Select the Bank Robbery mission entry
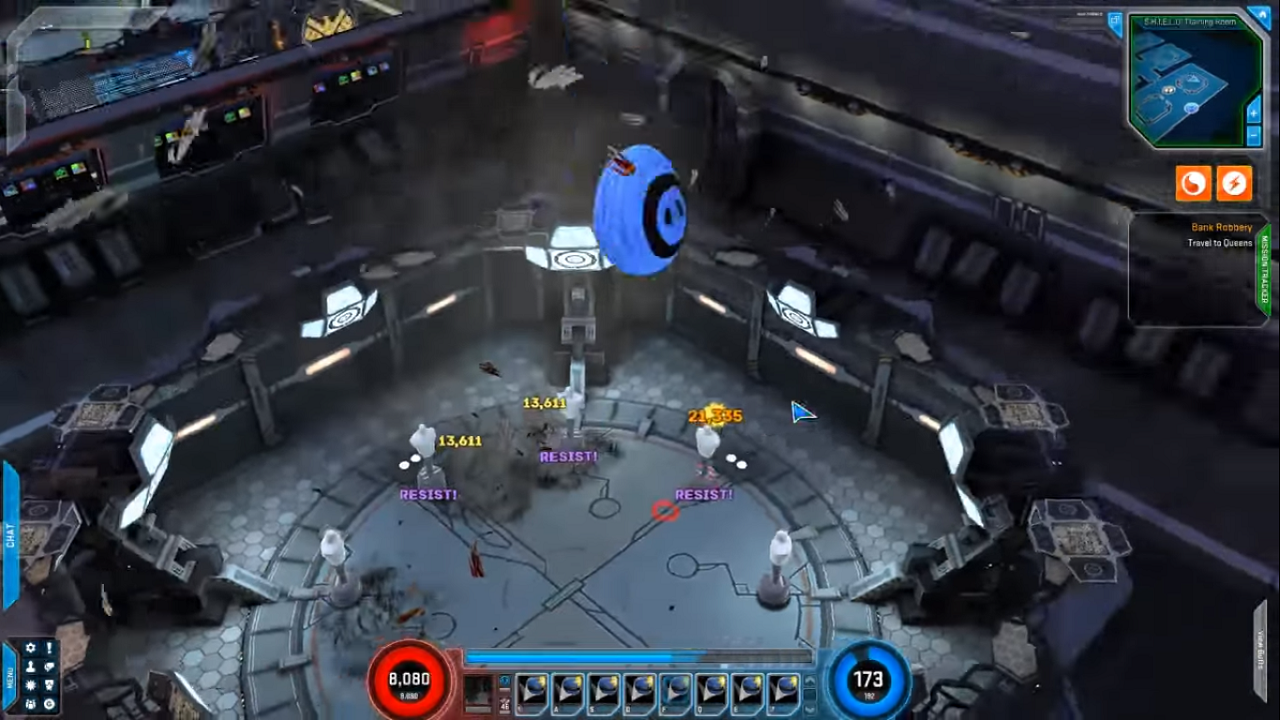 click(x=1221, y=228)
